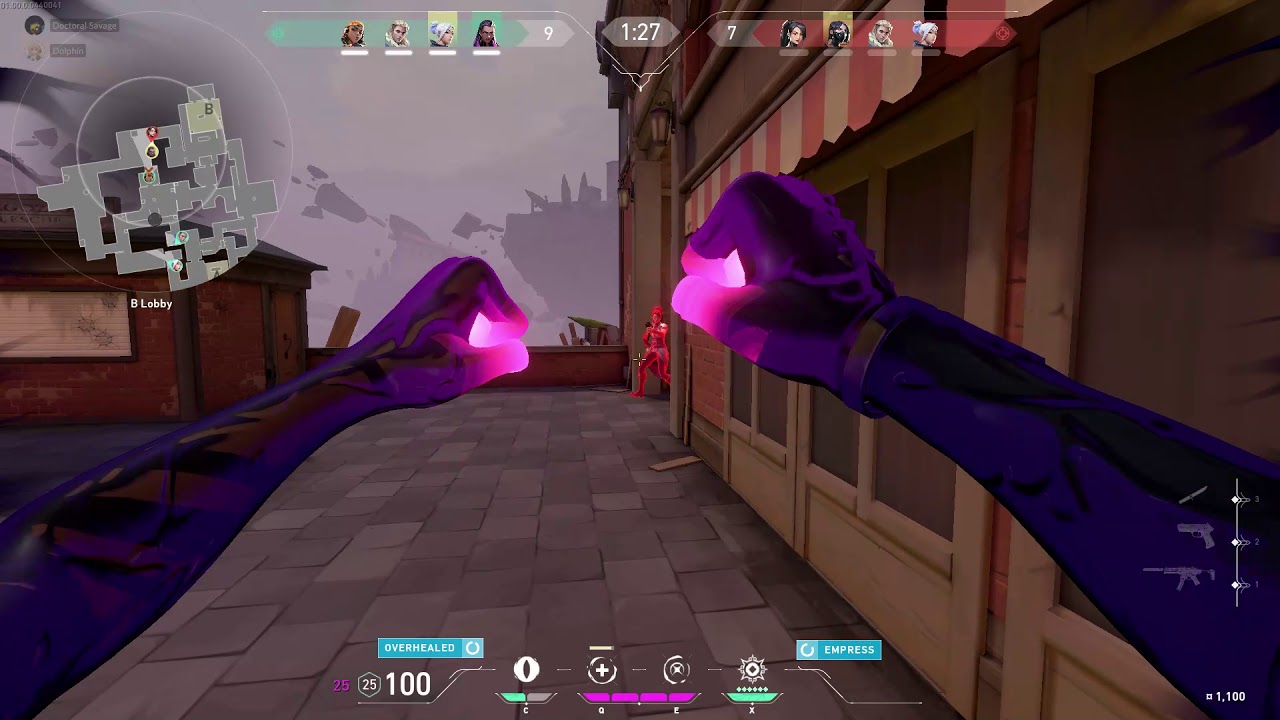Screen dimensions: 1280x720
Task: Activate the Empress ultimate icon
Action: (752, 669)
